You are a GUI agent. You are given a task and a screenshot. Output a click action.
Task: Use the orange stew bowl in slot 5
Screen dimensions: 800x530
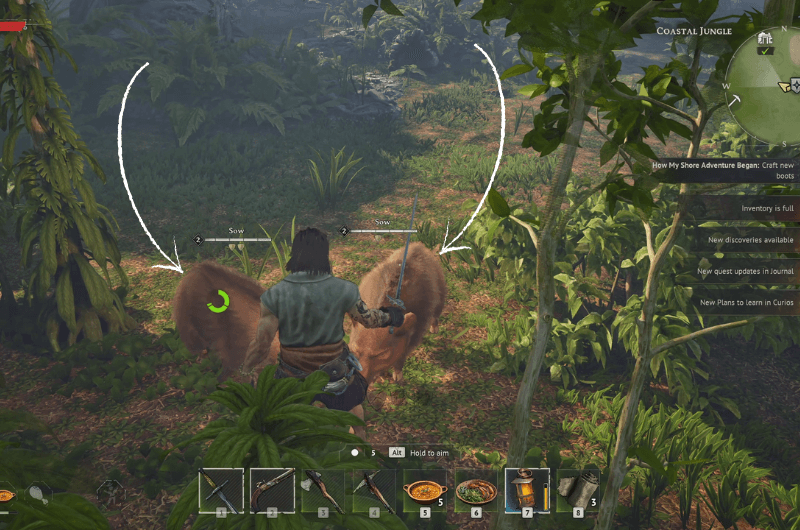[425, 490]
